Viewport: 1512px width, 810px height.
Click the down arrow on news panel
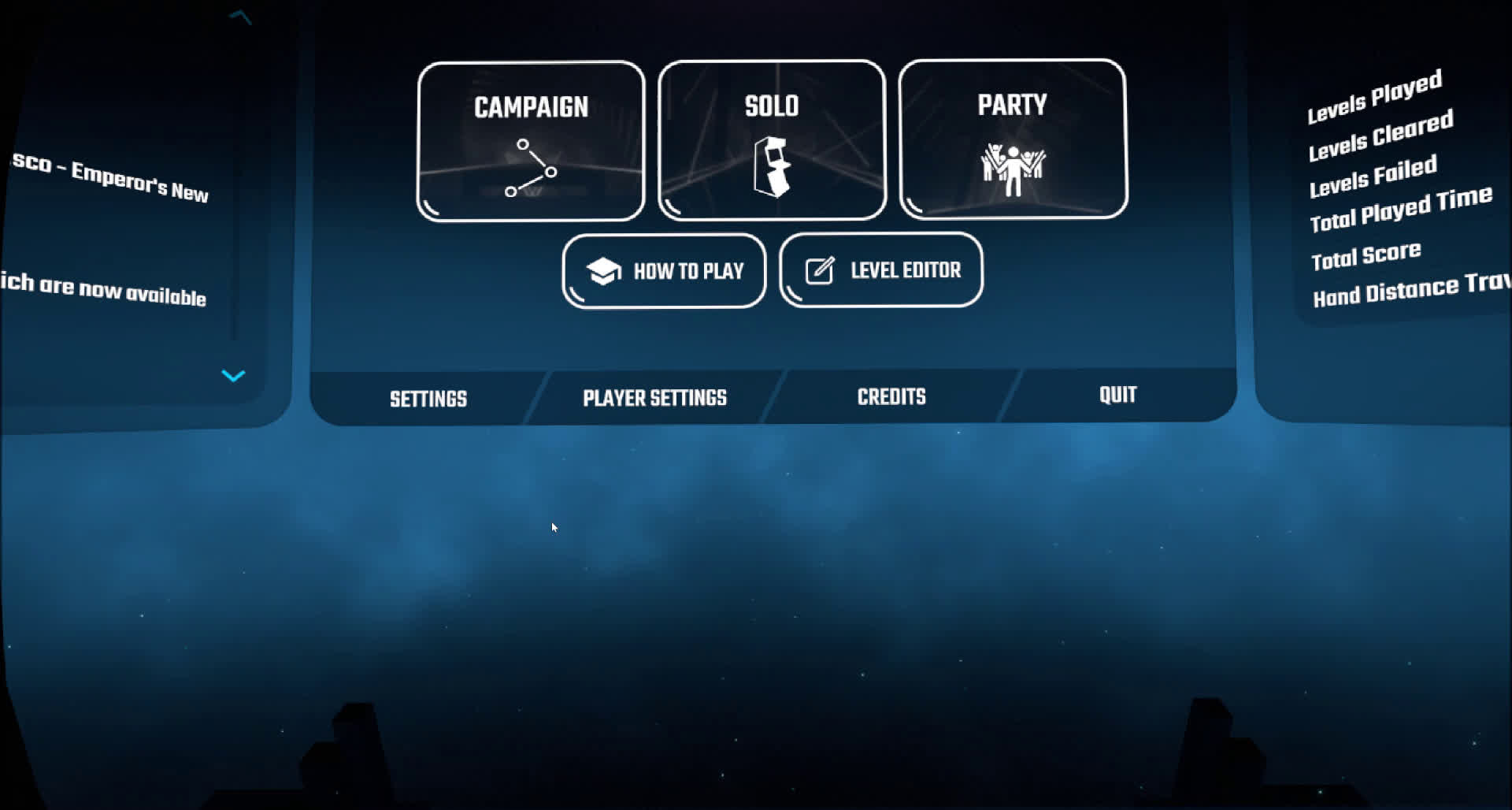(233, 375)
